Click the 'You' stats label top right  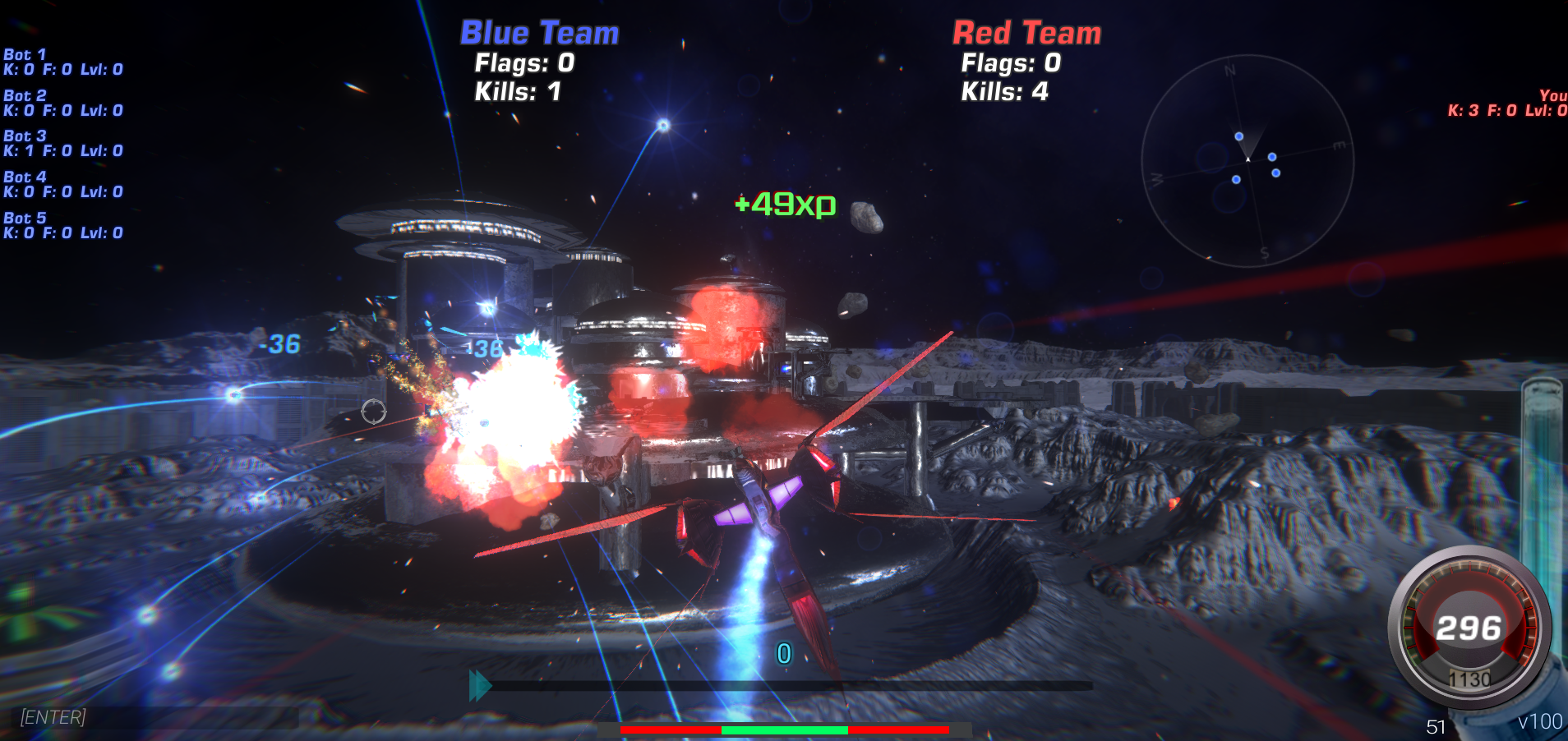[1550, 96]
